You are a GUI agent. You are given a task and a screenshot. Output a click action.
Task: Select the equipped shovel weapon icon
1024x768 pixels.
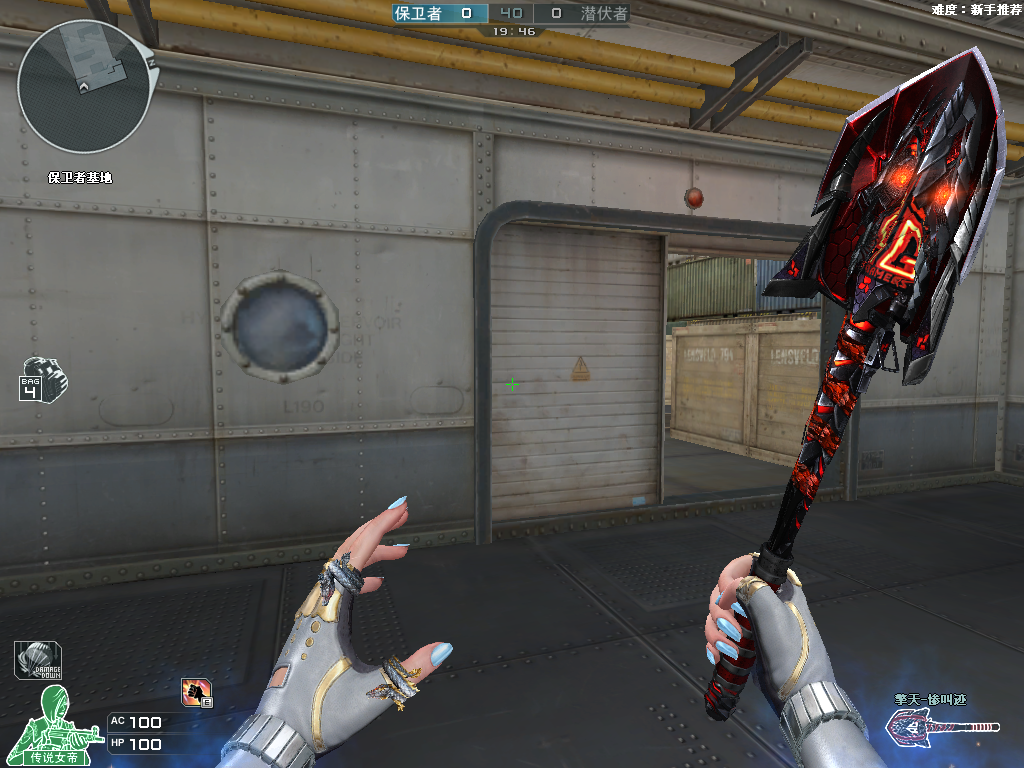(943, 728)
